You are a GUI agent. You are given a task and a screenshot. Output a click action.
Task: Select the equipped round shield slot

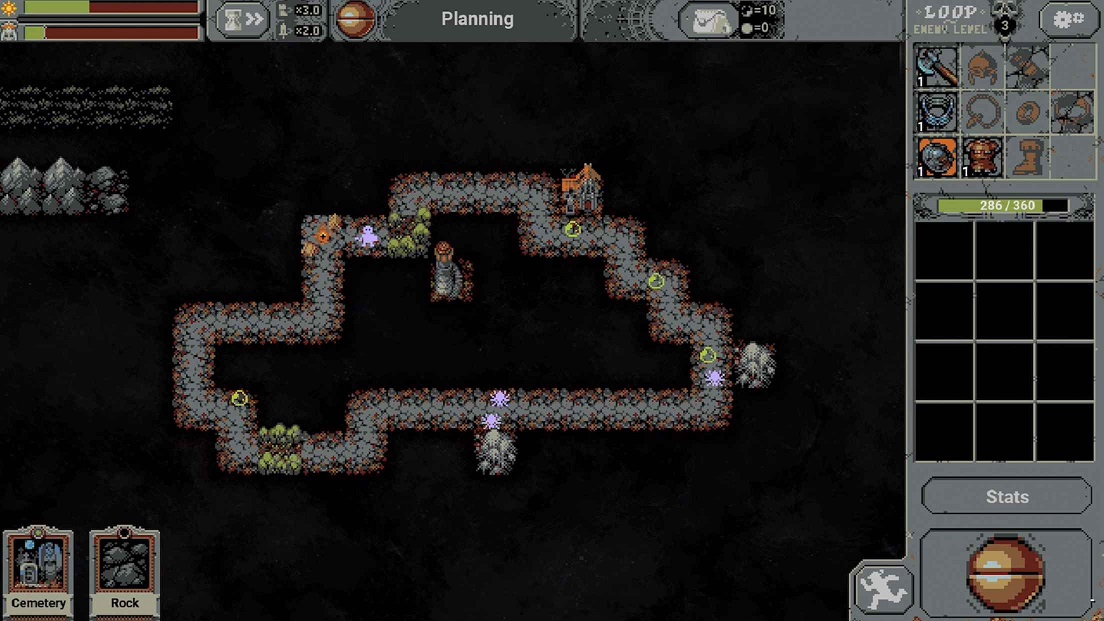(937, 157)
